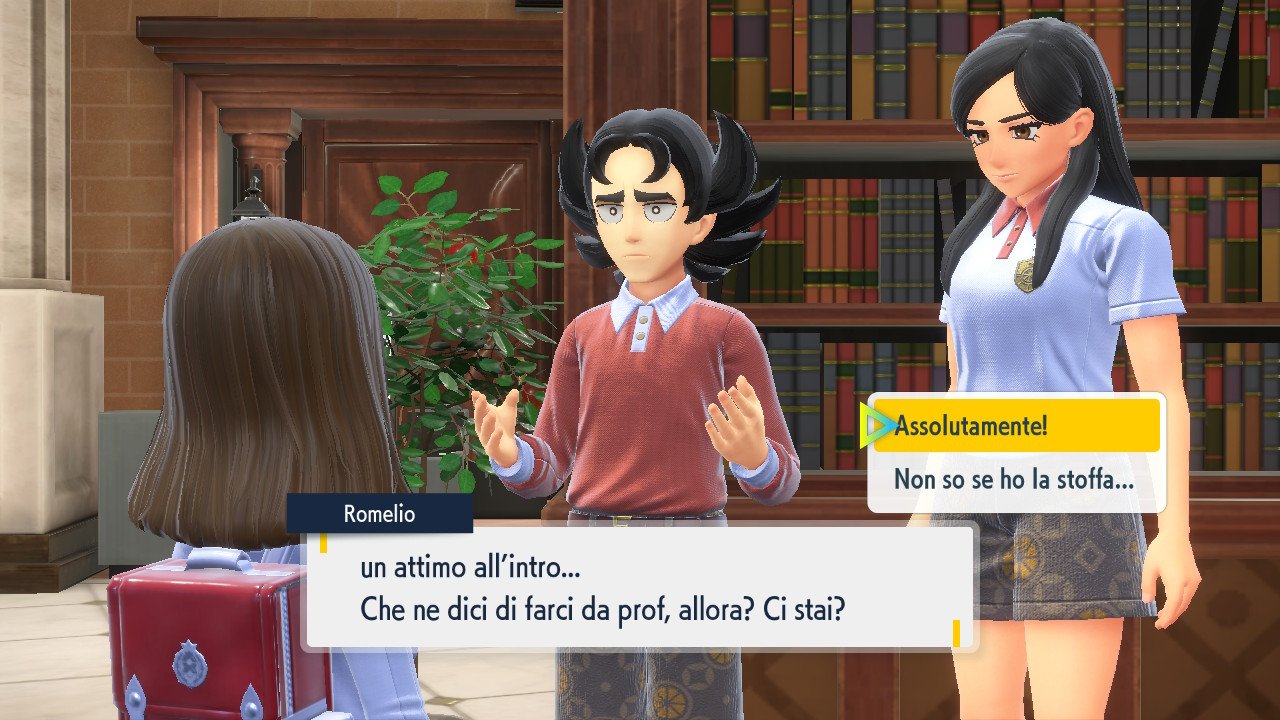Select "Non so se ho la stoffa..." option

1014,480
